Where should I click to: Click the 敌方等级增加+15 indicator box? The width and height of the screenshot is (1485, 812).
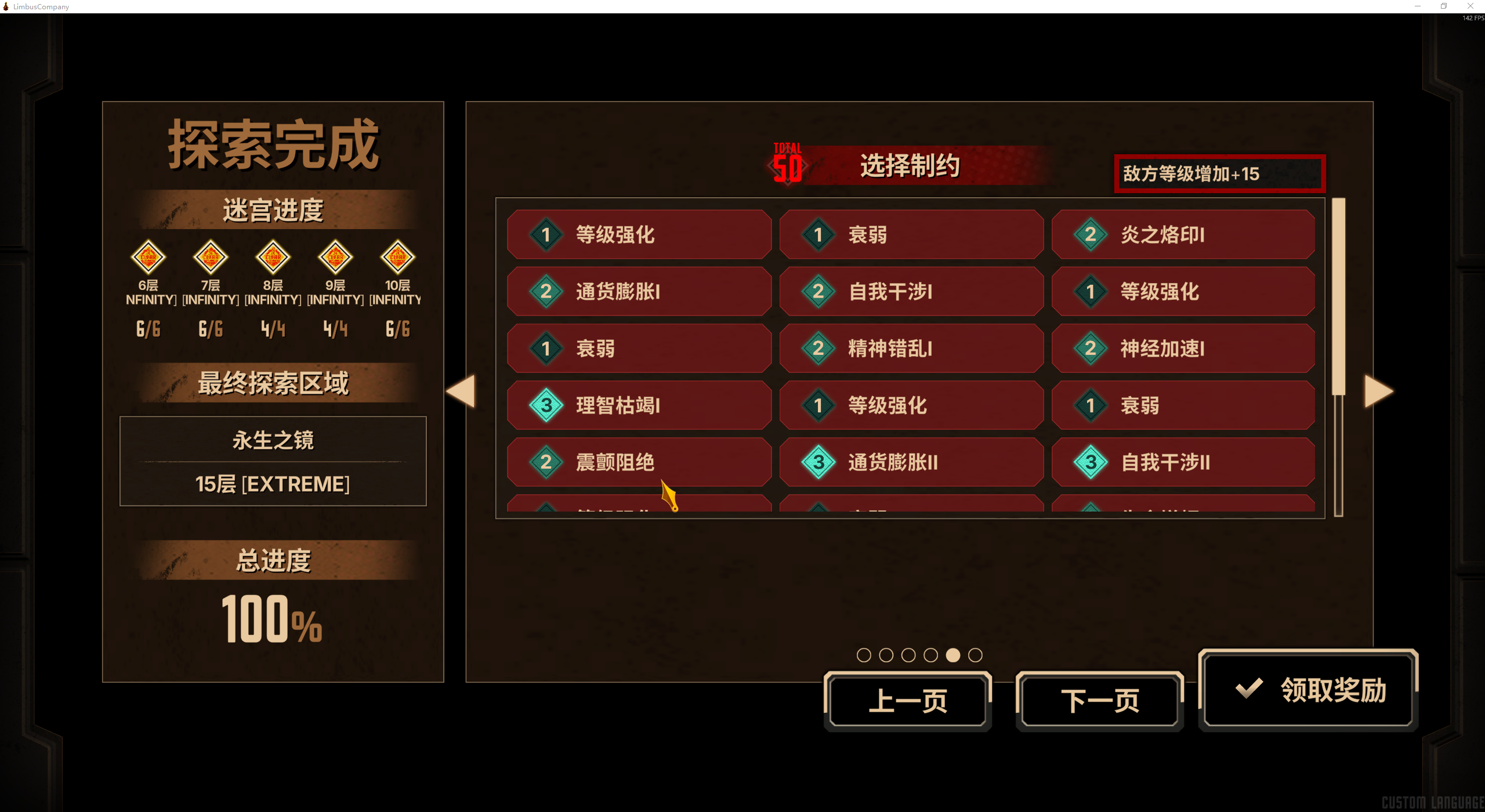(x=1218, y=173)
